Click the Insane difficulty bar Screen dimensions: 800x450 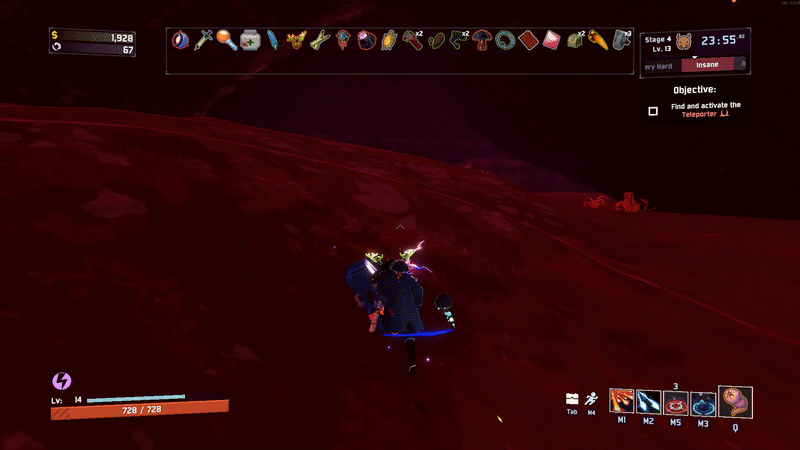[x=713, y=64]
